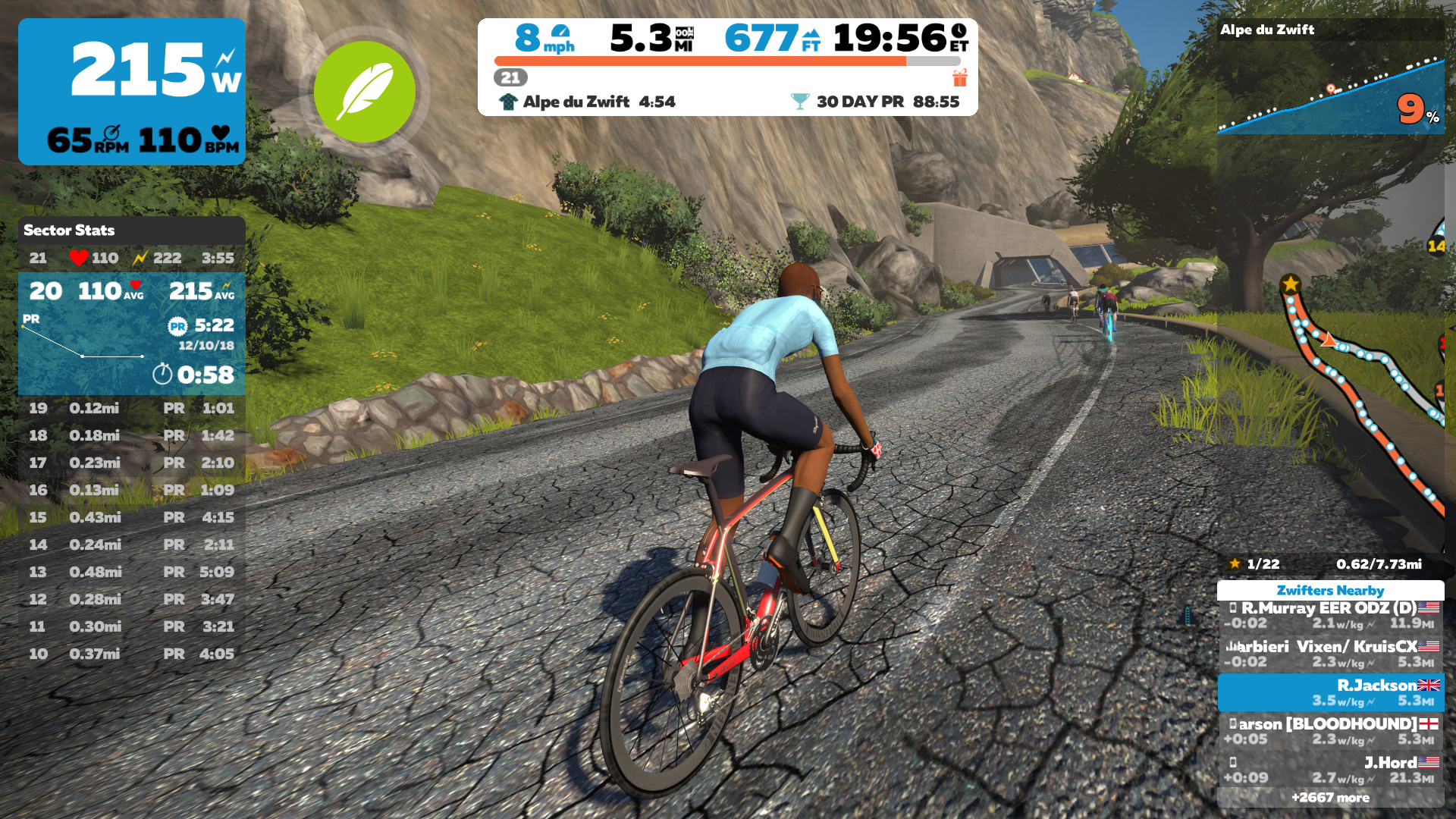Image resolution: width=1456 pixels, height=819 pixels.
Task: Click the Alpe du Zwift jersey icon
Action: (508, 102)
